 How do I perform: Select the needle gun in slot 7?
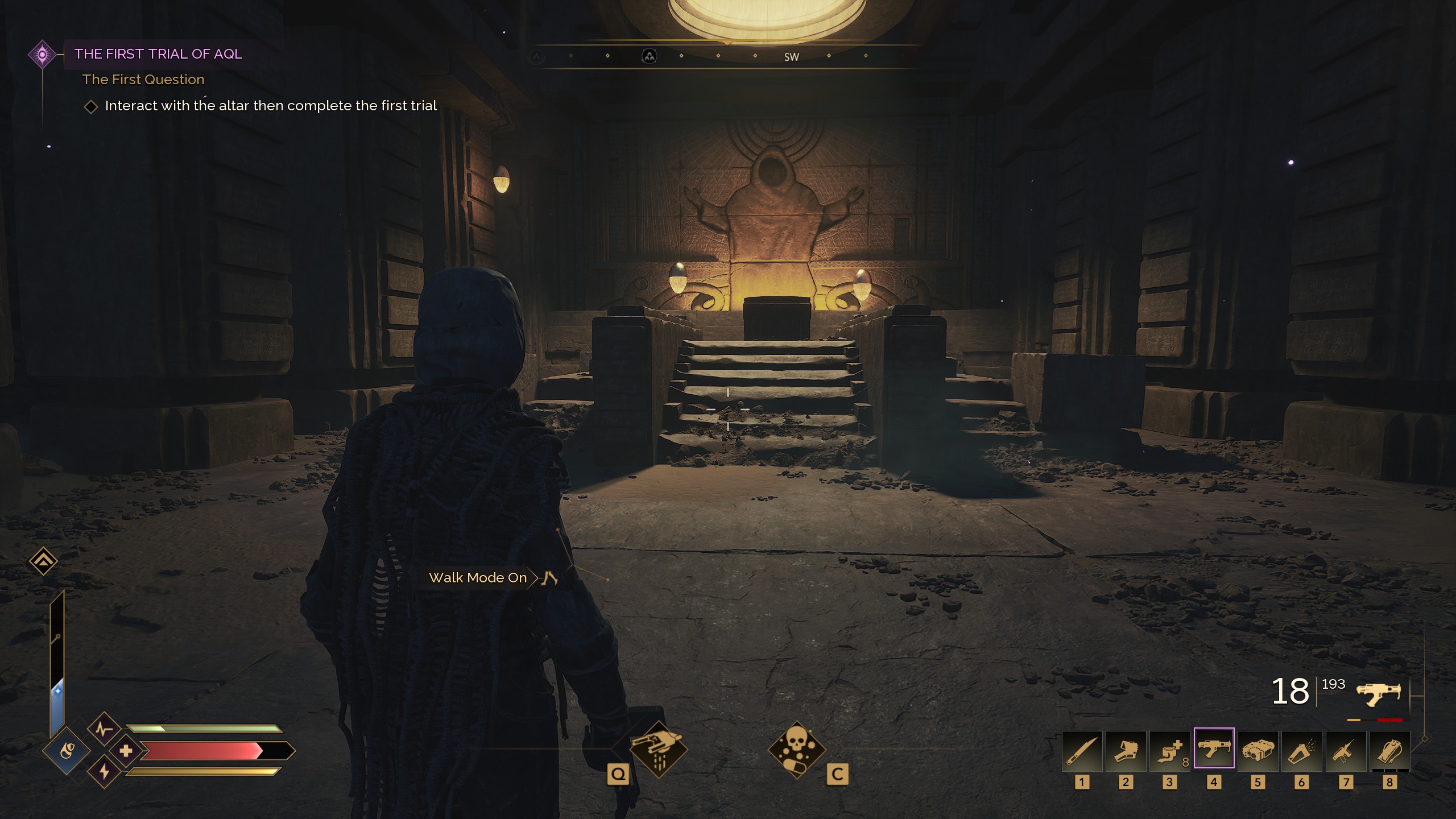1346,751
